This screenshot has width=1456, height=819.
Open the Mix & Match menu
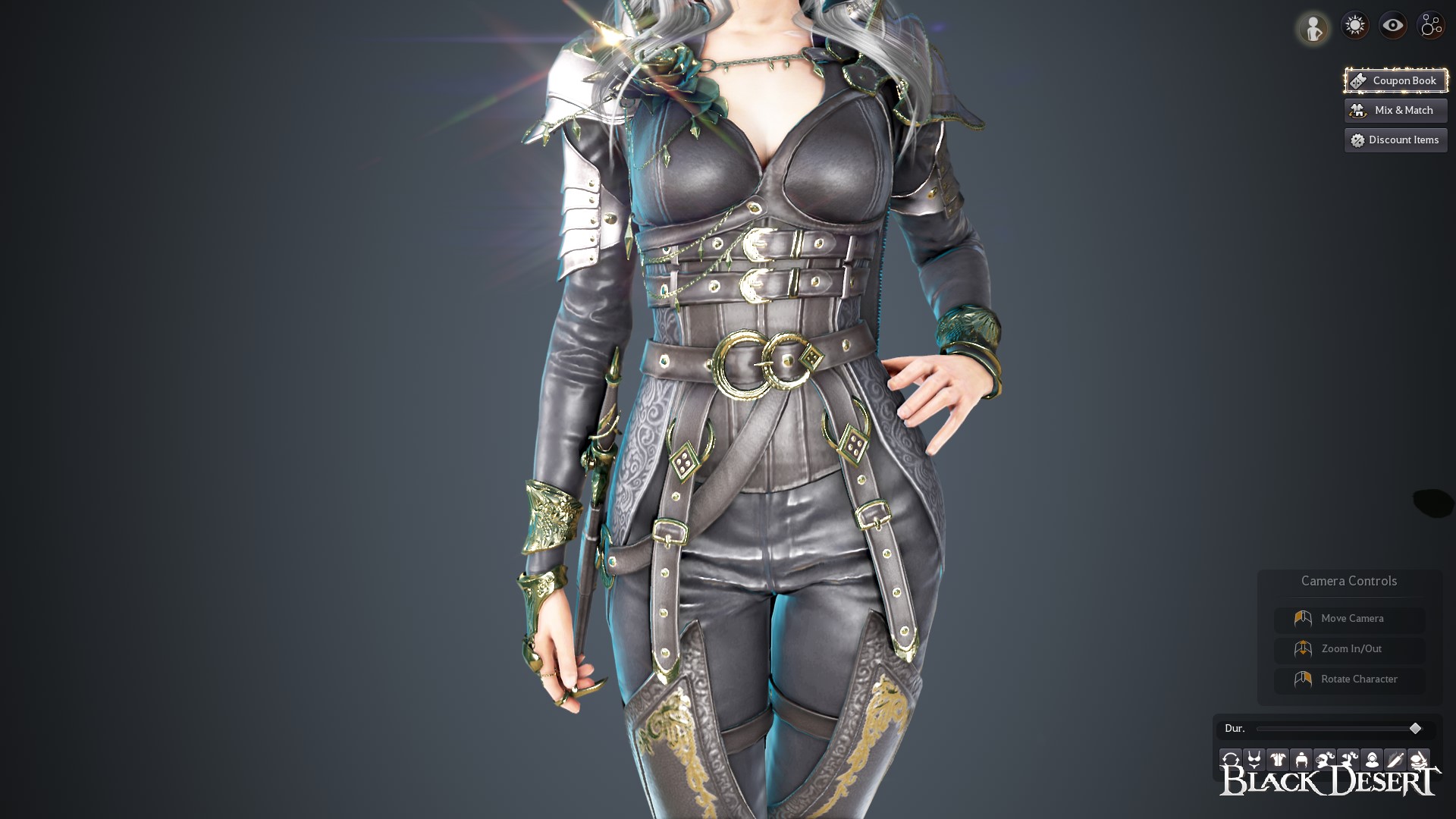(x=1395, y=110)
